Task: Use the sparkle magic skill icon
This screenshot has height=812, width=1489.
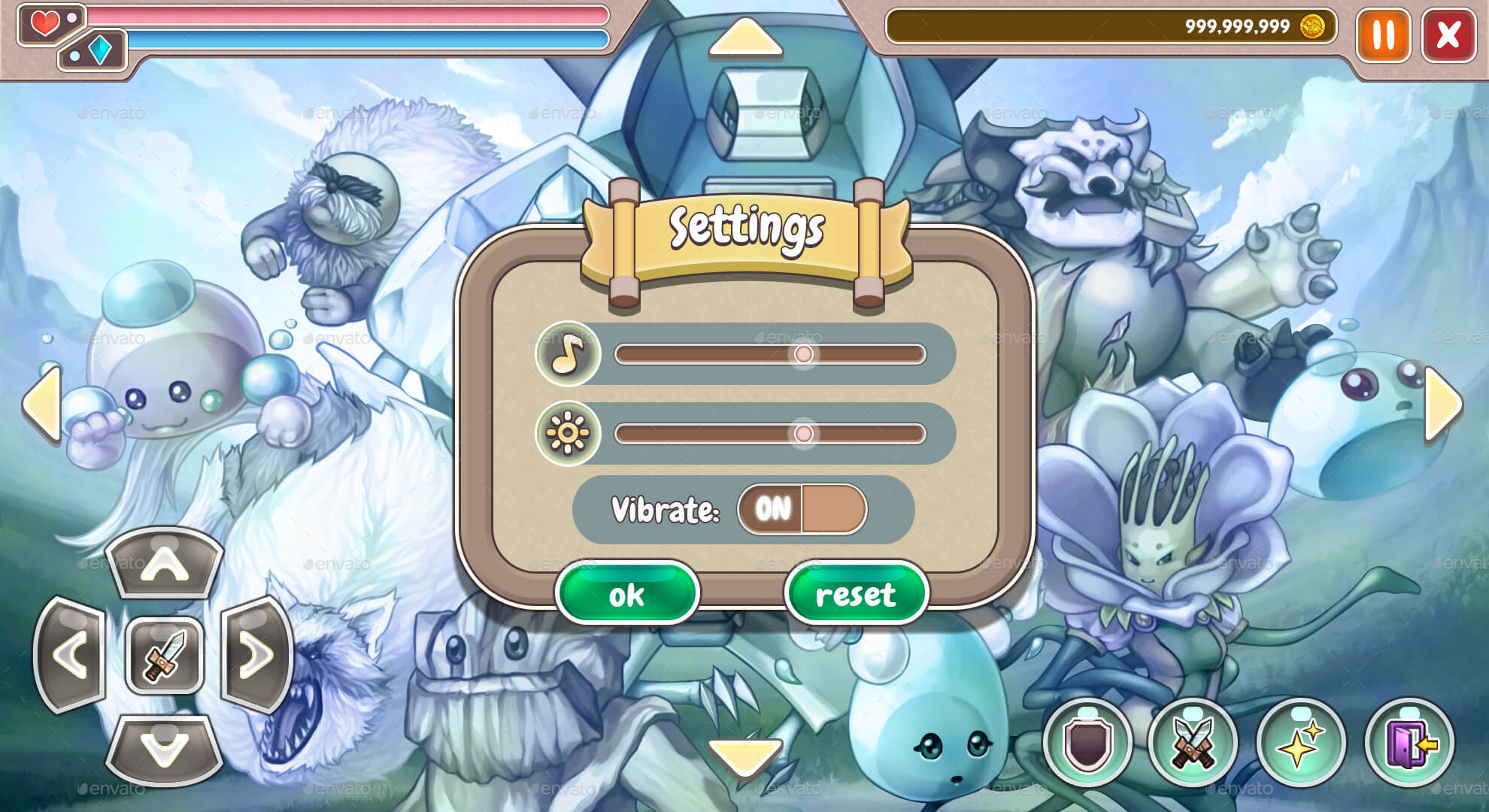Action: tap(1302, 741)
